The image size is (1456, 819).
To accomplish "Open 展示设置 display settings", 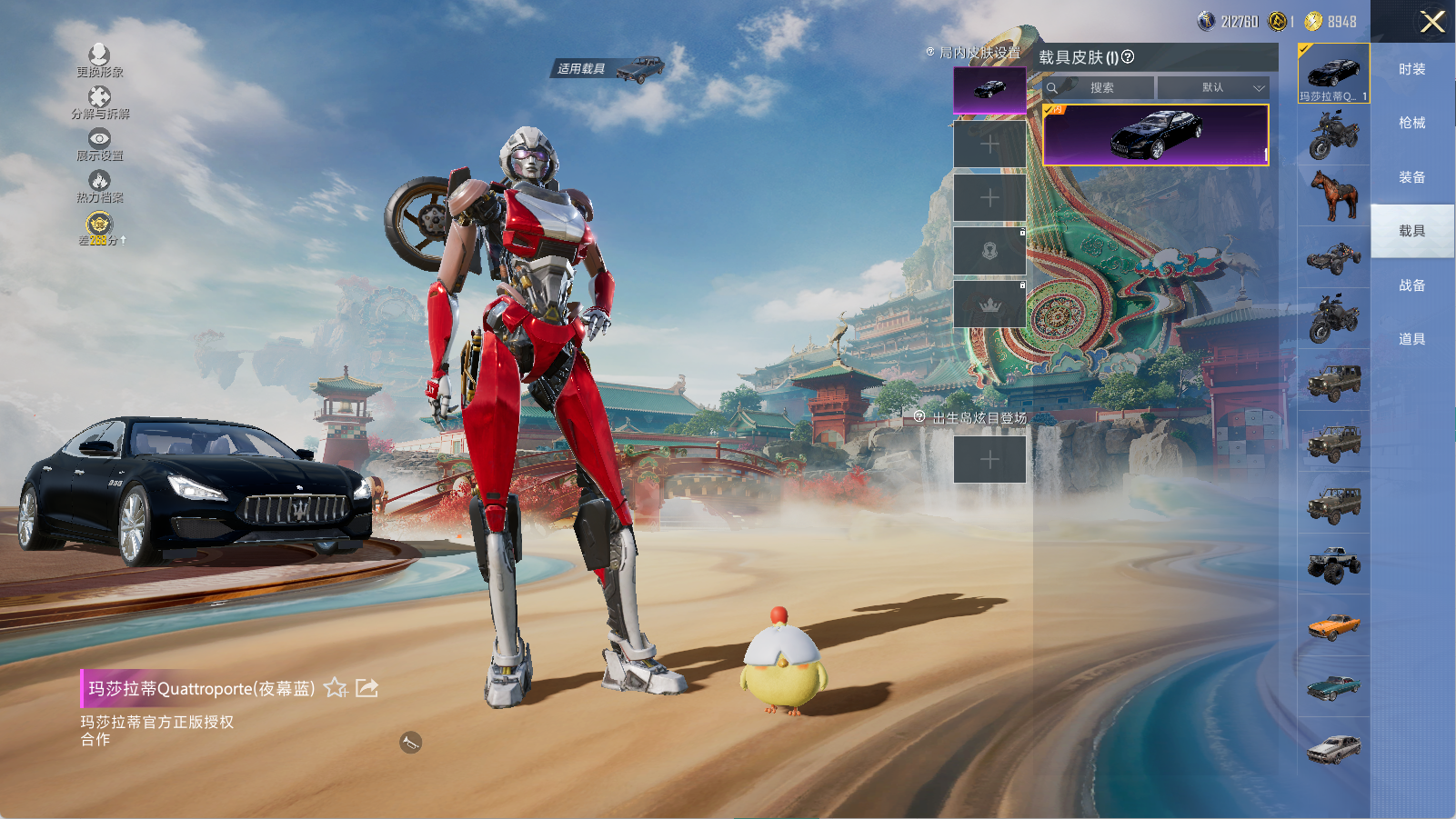I will click(x=99, y=140).
